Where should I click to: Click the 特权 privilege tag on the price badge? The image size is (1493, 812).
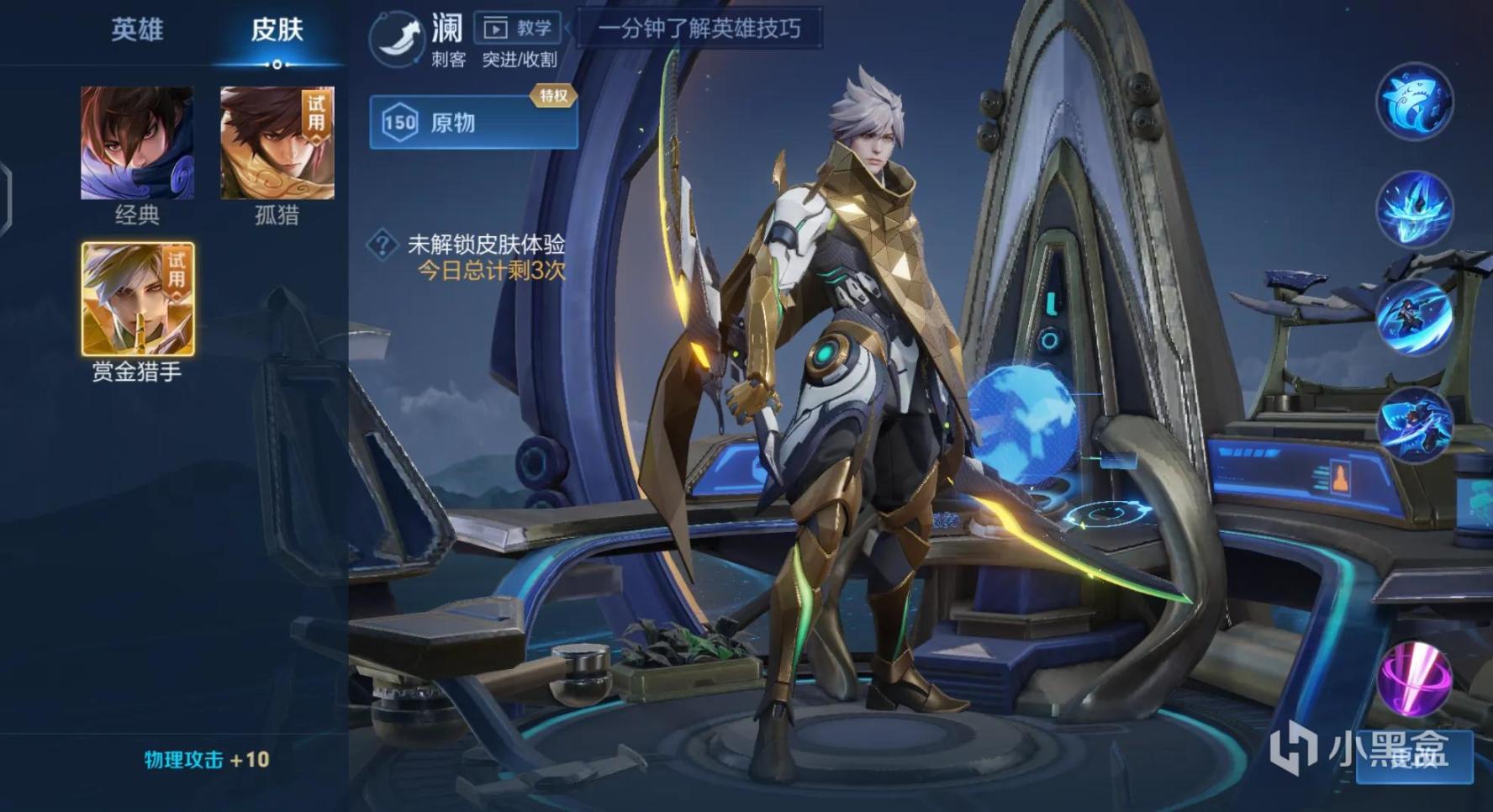(x=555, y=98)
